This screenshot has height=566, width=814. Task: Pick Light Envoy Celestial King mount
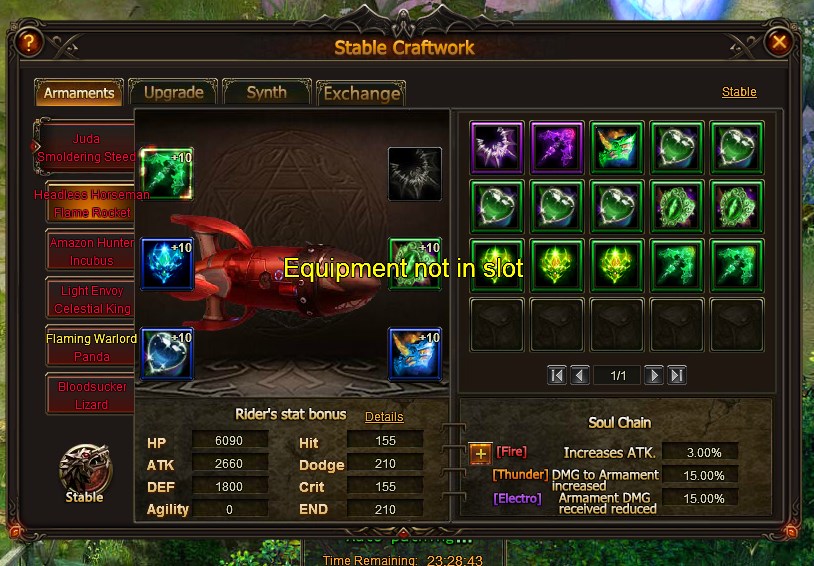click(x=91, y=300)
